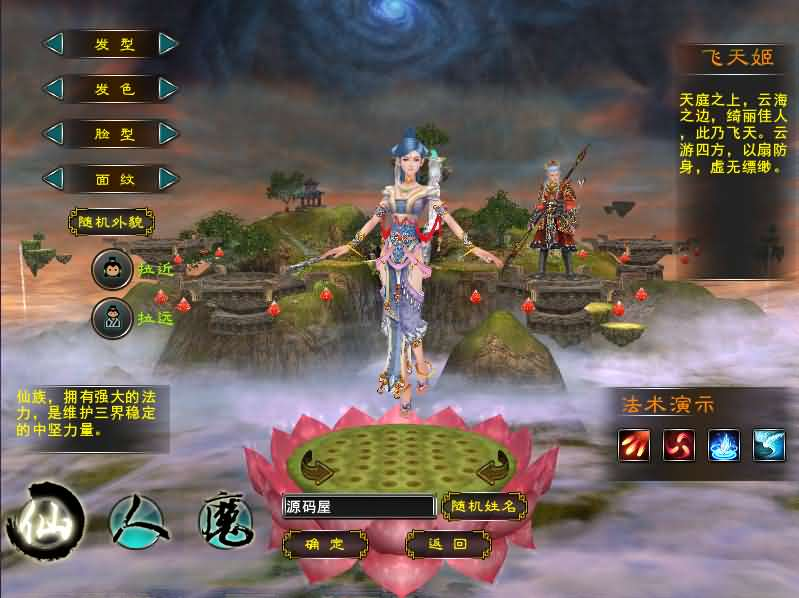799x598 pixels.
Task: Switch face shape with 脸型 right arrow
Action: (168, 133)
